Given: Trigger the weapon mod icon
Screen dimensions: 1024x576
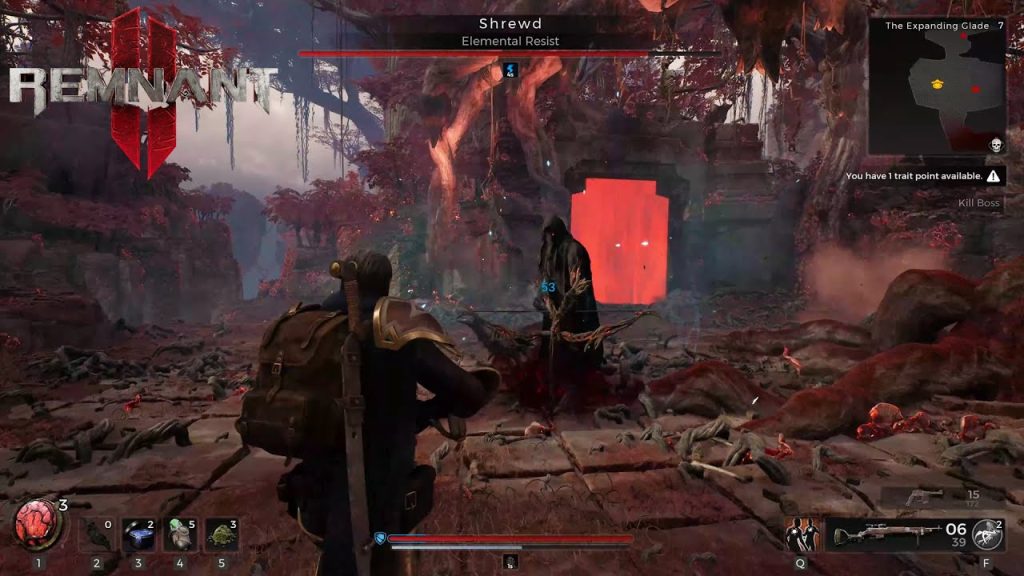Looking at the screenshot, I should click(986, 535).
